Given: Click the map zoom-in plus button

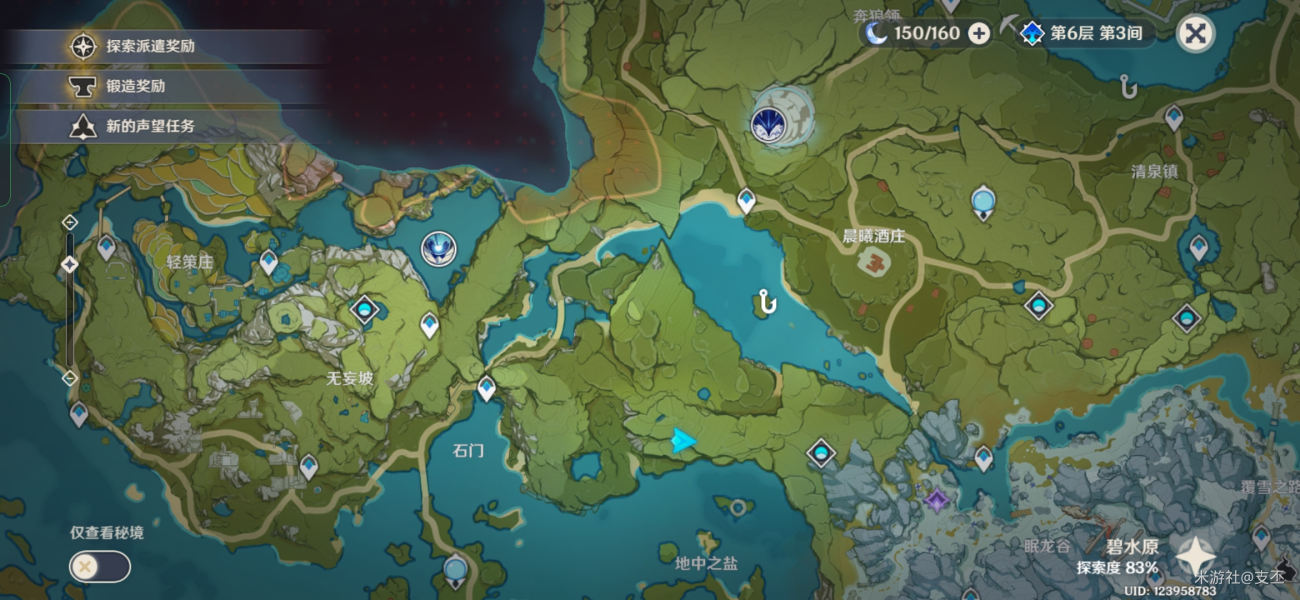Looking at the screenshot, I should click(x=70, y=222).
